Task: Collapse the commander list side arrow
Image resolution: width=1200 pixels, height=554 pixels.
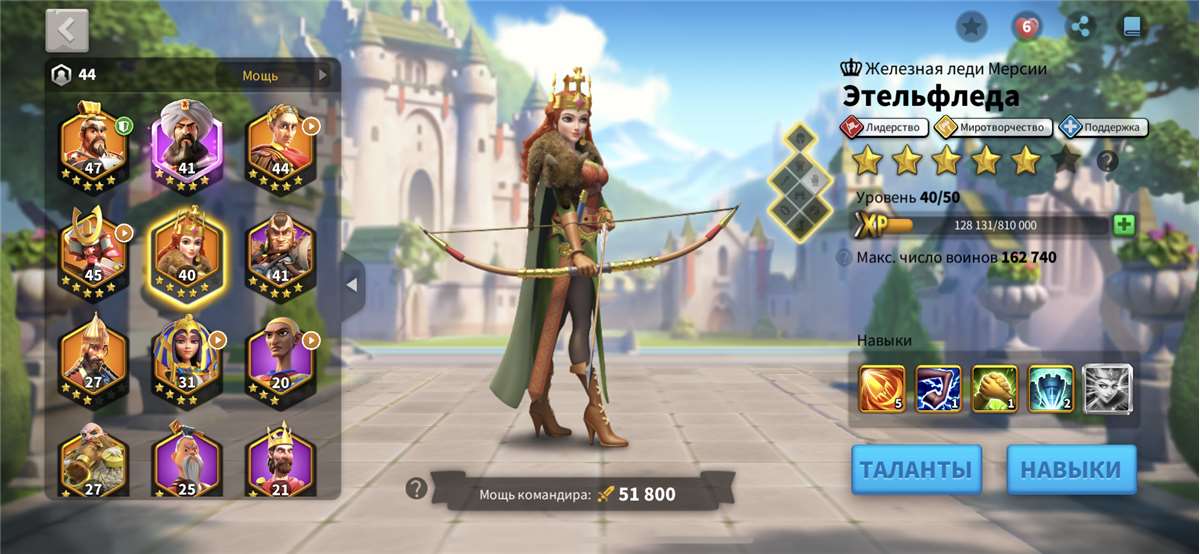Action: (x=351, y=285)
